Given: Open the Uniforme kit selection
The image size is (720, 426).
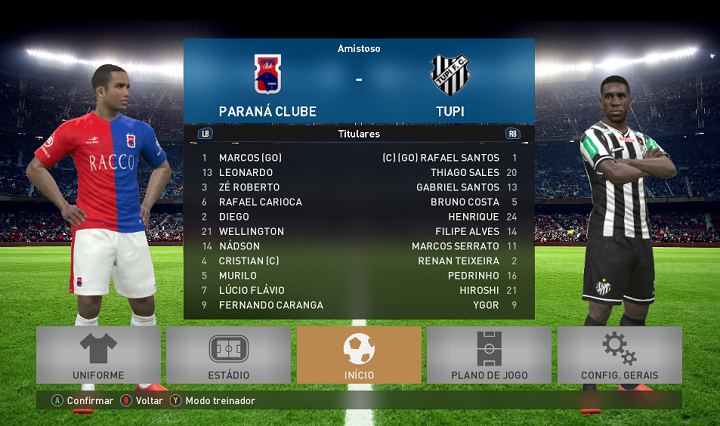Looking at the screenshot, I should click(98, 355).
